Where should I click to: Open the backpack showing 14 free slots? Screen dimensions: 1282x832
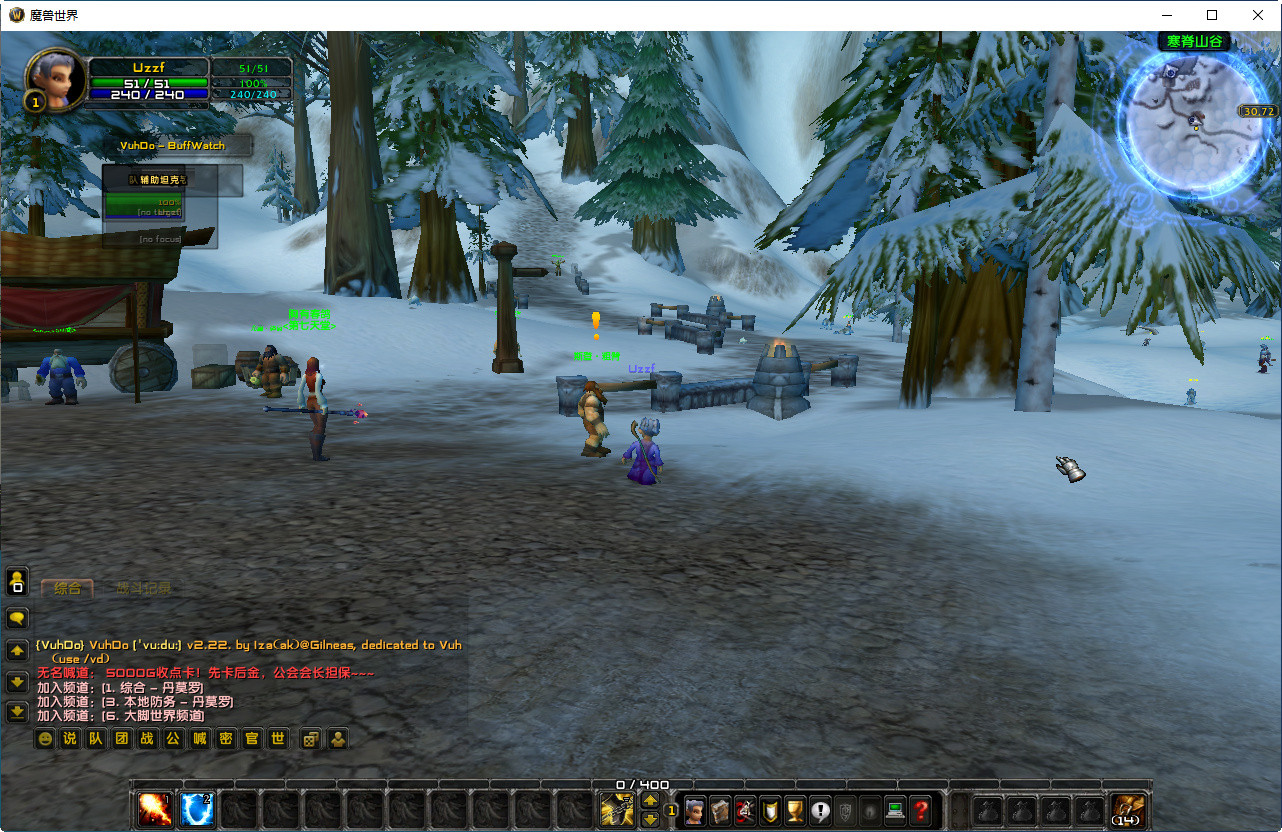click(x=1129, y=809)
